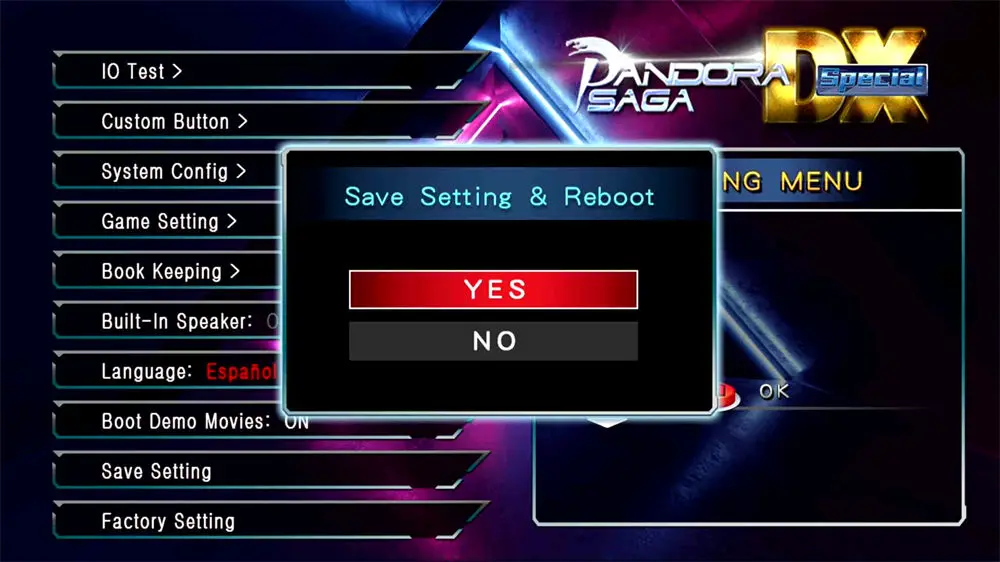Choose the Factory Setting entry
Screen dimensions: 1000x562
[168, 522]
